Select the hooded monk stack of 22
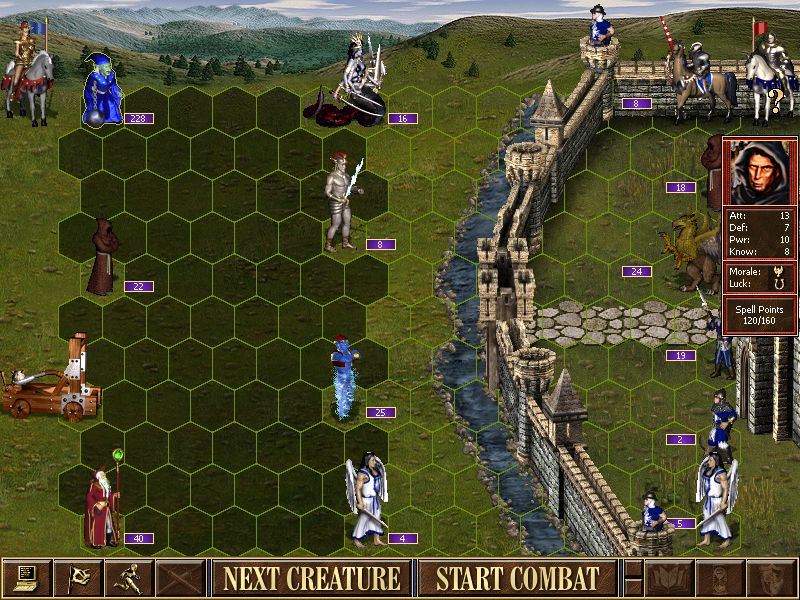 102,258
